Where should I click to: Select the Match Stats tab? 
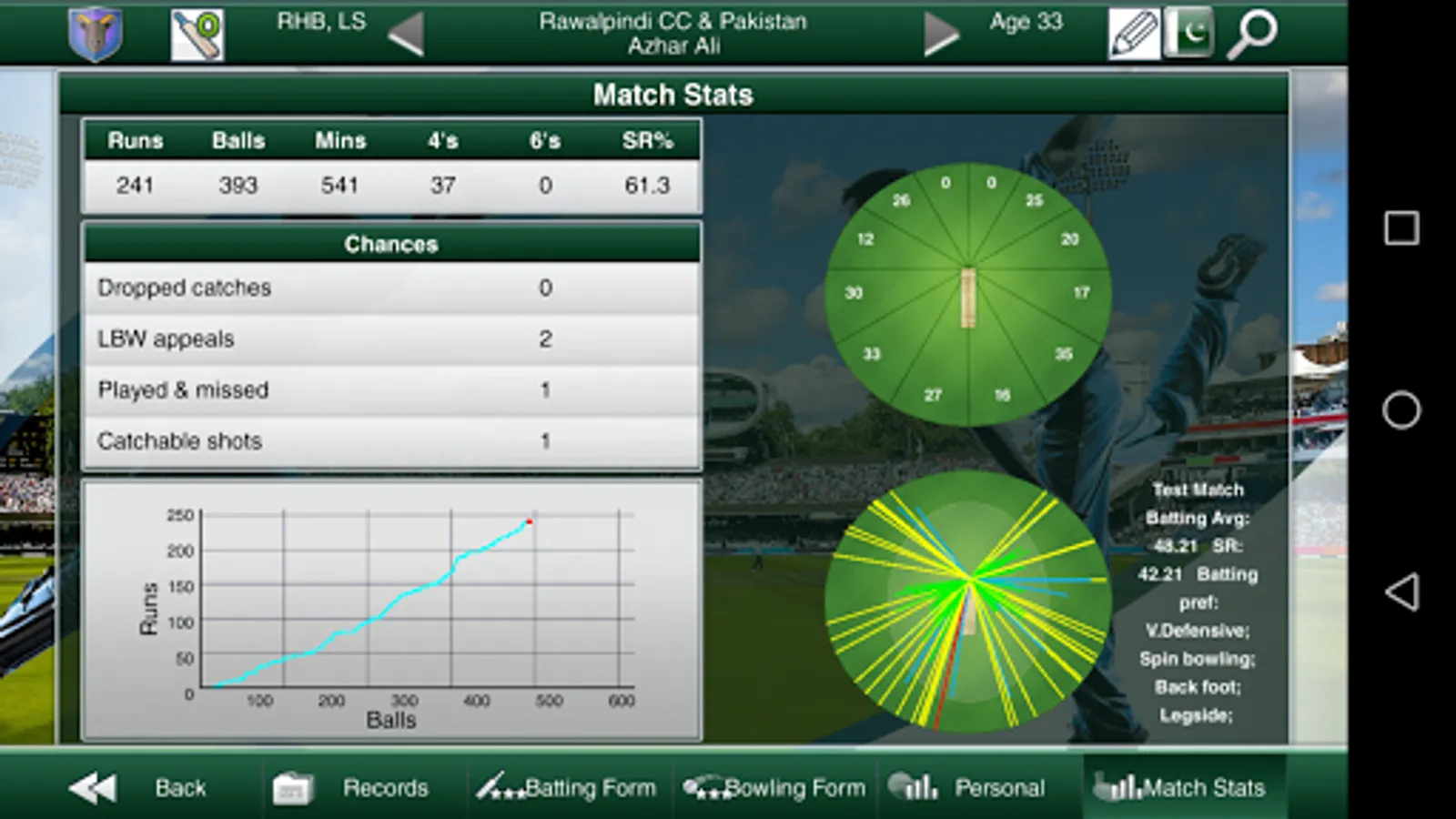click(x=1180, y=787)
